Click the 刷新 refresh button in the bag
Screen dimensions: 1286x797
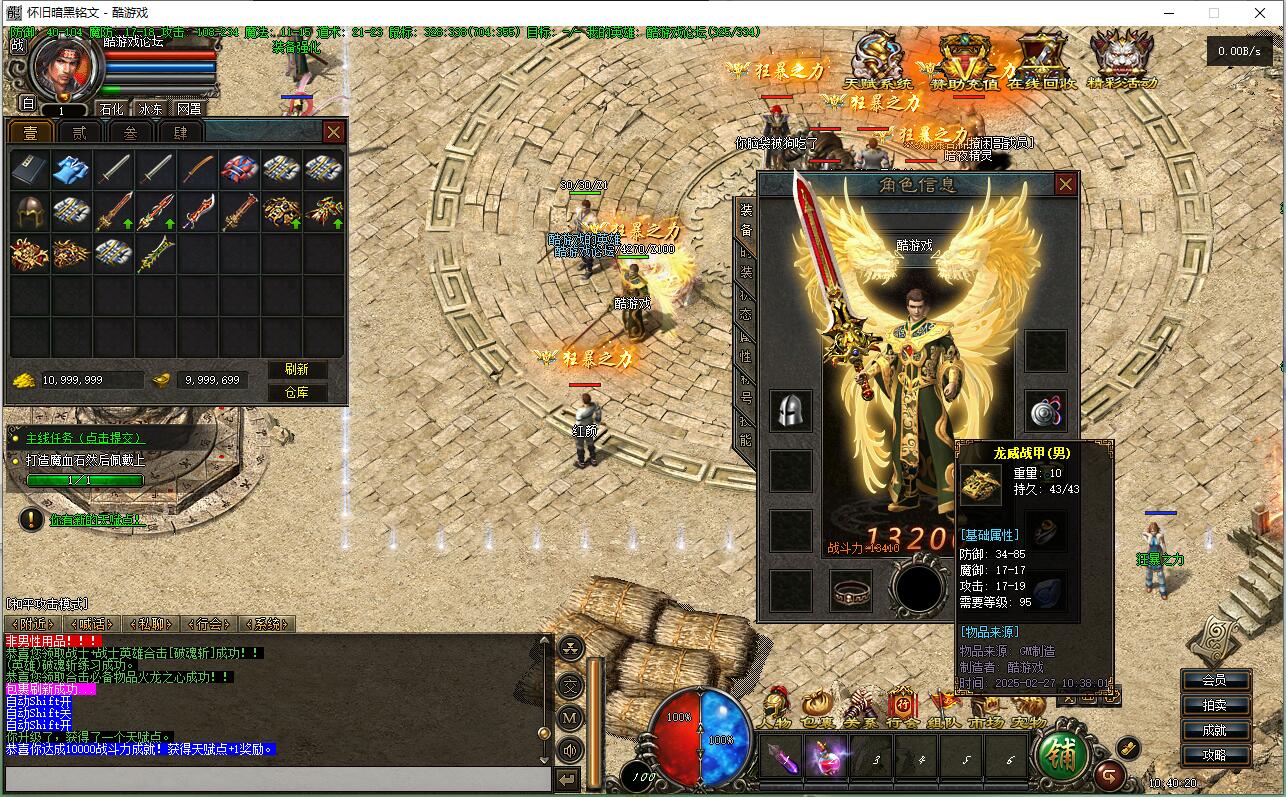pyautogui.click(x=297, y=370)
